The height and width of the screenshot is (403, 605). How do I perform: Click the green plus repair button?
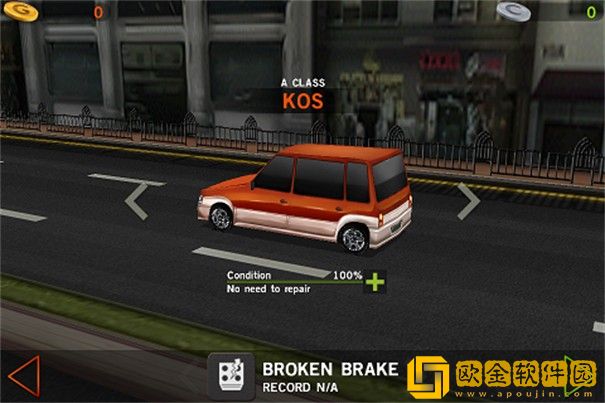coord(375,281)
